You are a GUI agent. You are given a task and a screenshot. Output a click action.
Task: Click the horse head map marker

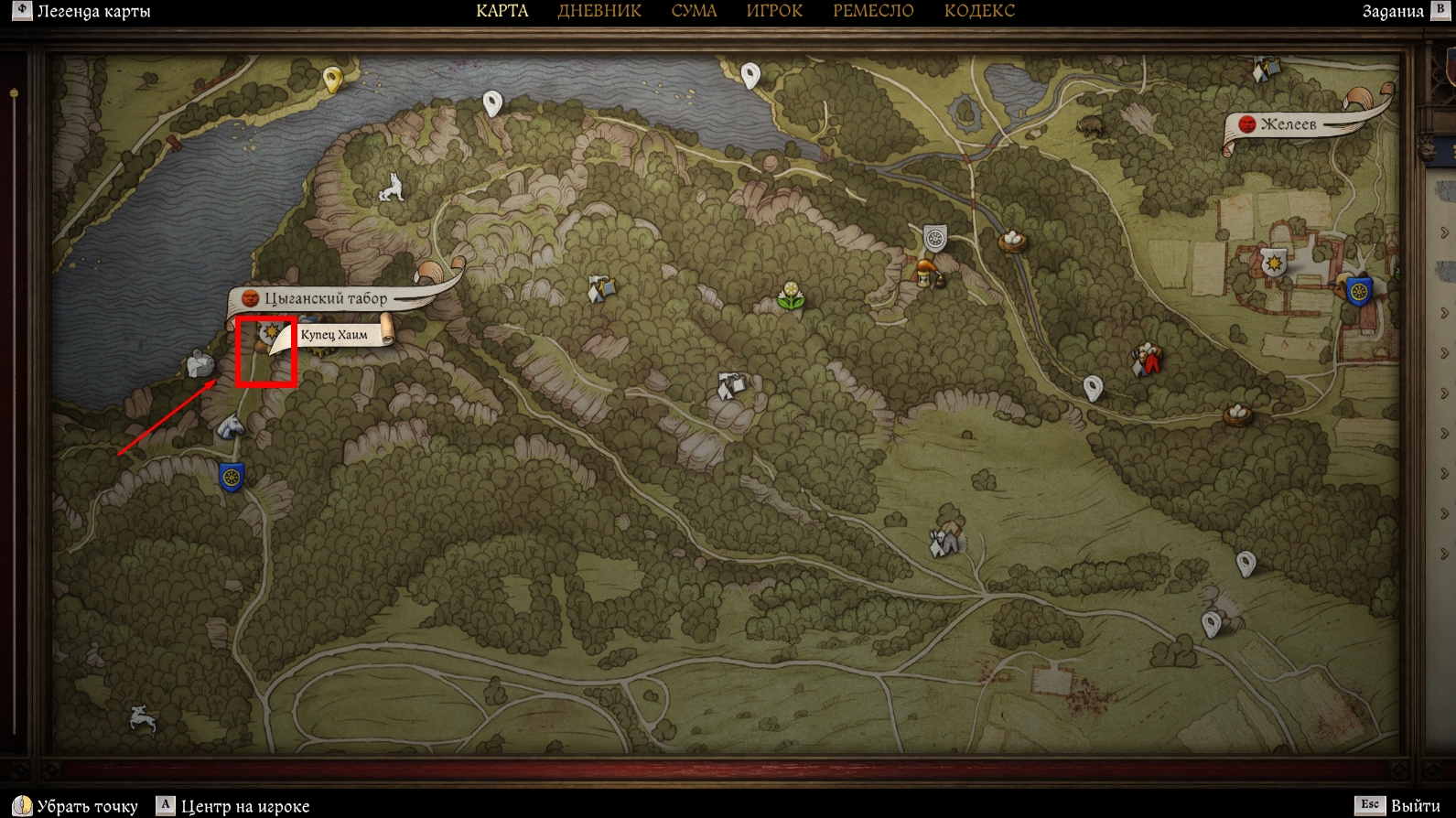[x=230, y=425]
